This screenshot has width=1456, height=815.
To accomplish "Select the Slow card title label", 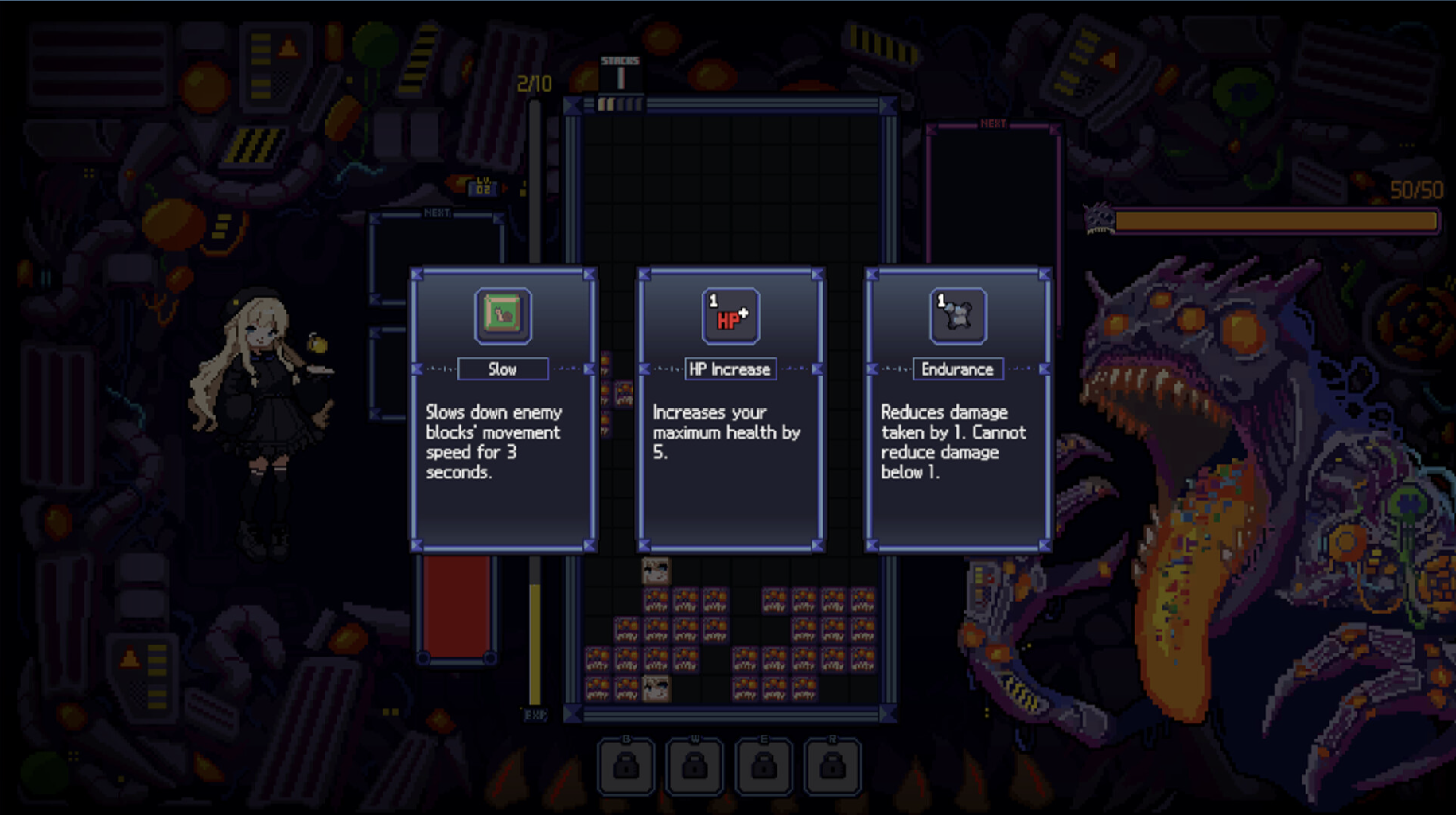I will point(503,369).
